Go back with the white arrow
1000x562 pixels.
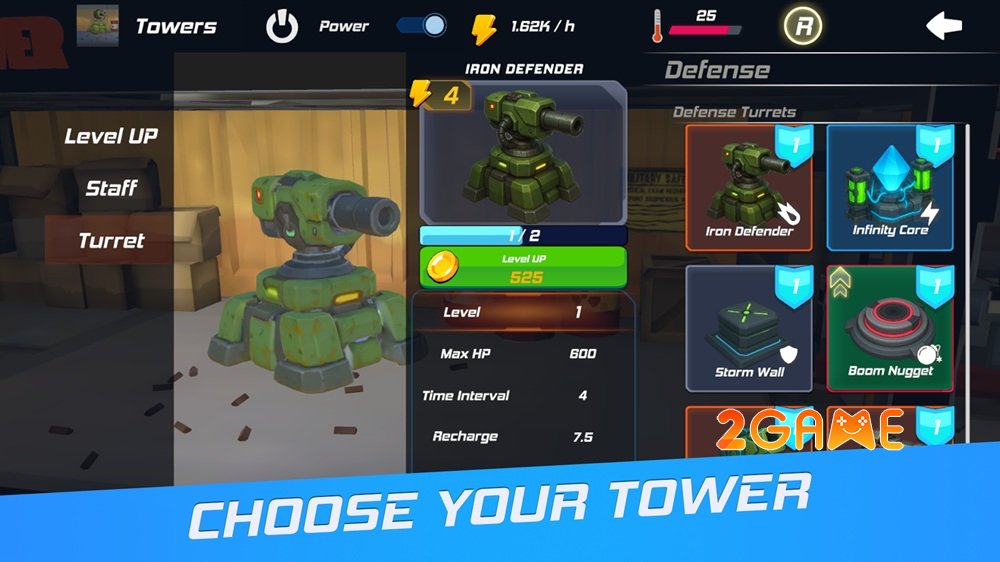(943, 26)
